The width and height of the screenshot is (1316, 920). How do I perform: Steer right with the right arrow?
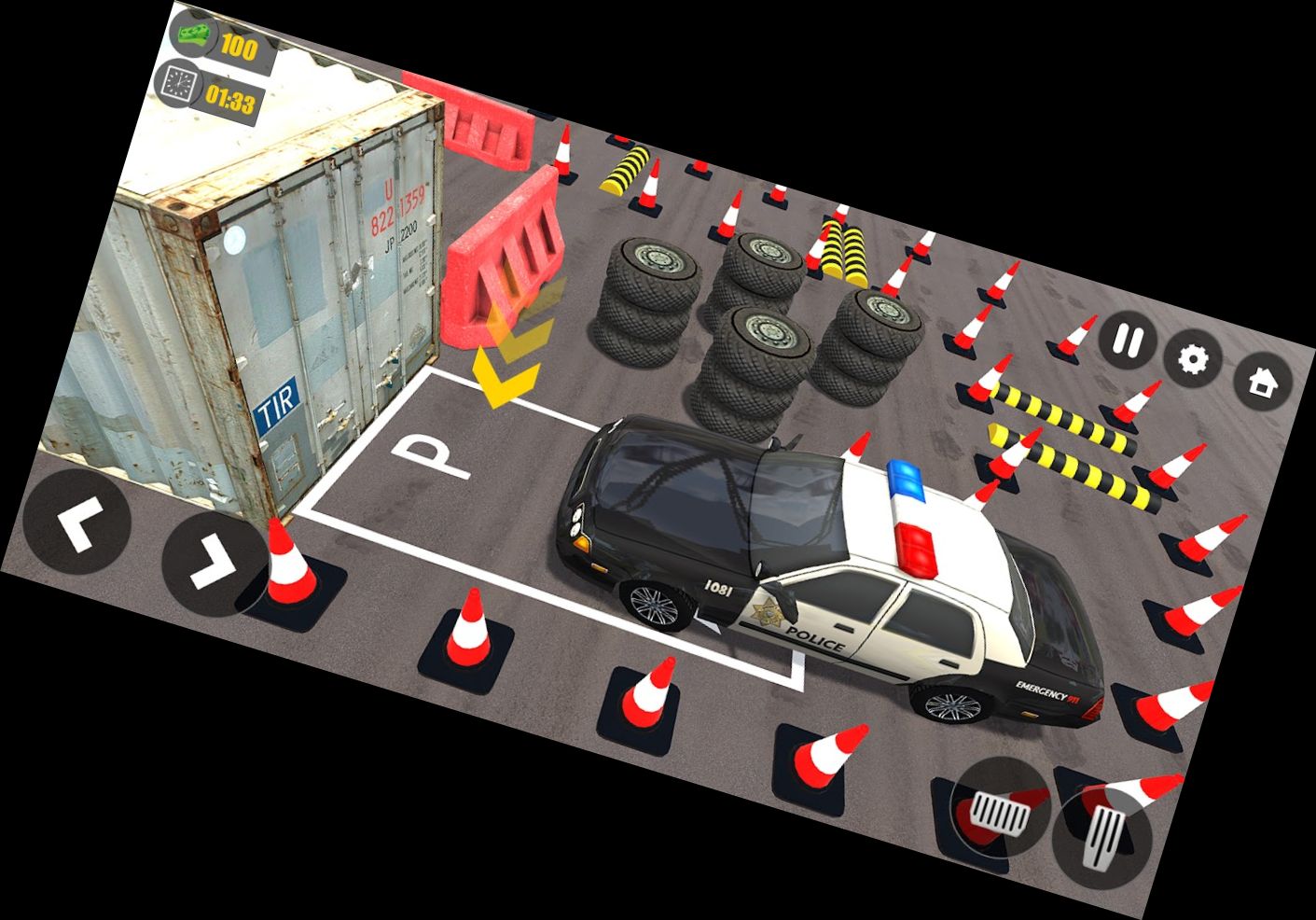(214, 563)
